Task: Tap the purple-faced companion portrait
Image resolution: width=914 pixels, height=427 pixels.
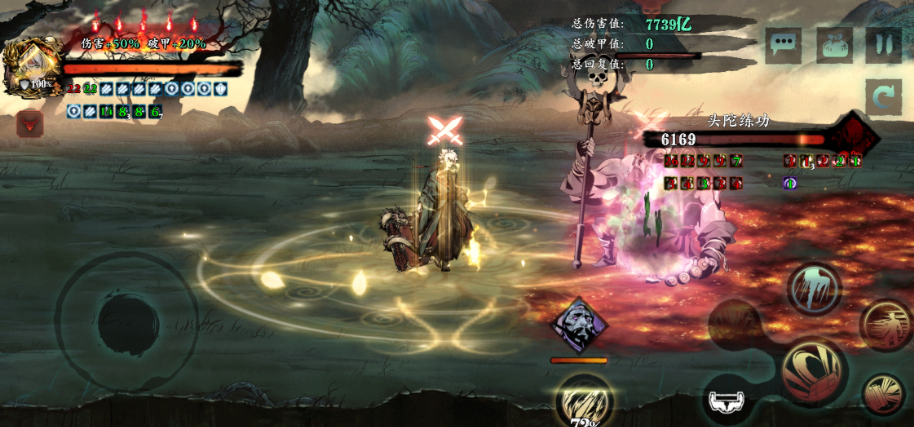Action: pos(580,327)
